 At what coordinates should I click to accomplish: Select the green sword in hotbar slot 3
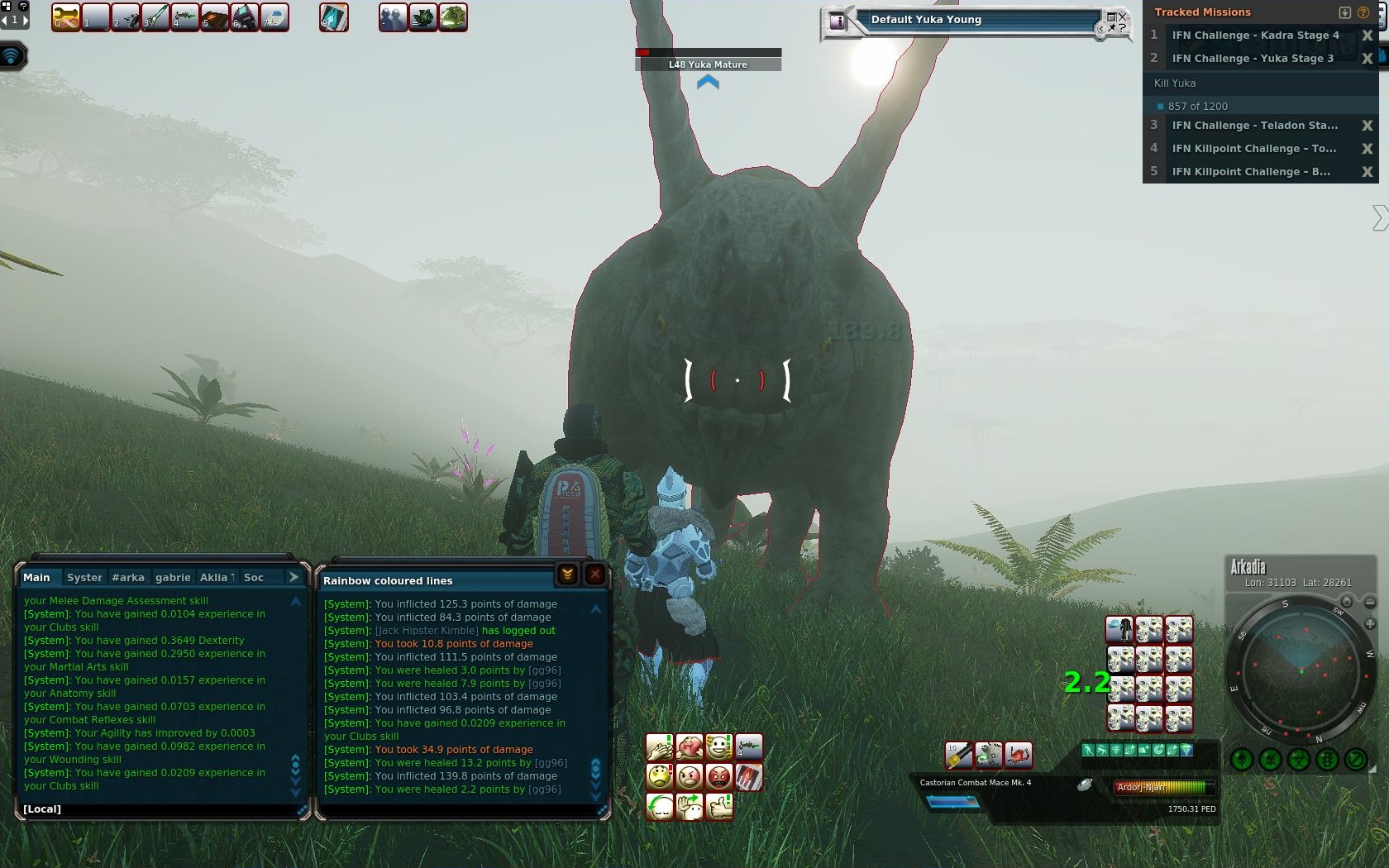tap(155, 17)
